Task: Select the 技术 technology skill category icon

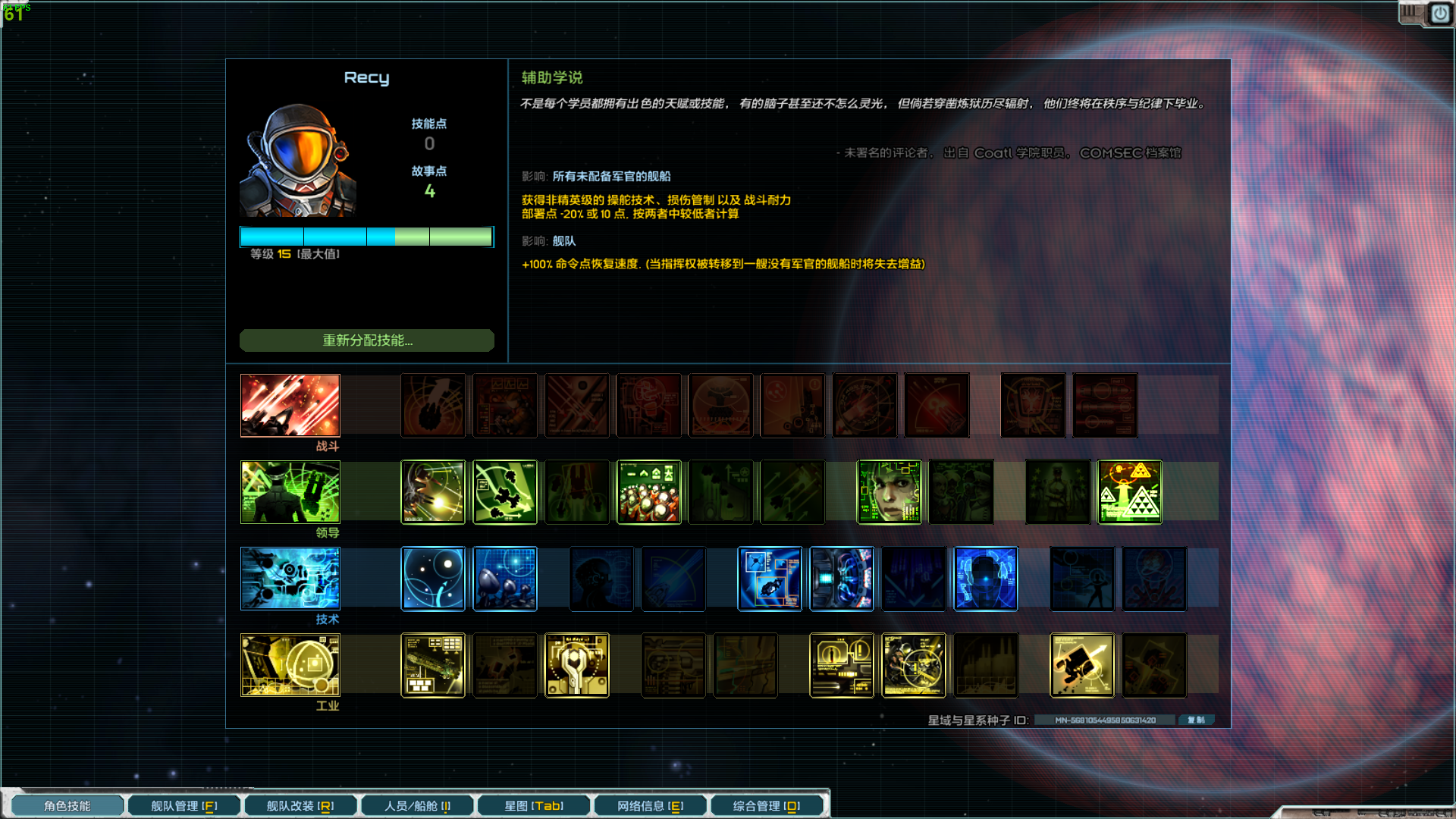Action: [x=290, y=579]
